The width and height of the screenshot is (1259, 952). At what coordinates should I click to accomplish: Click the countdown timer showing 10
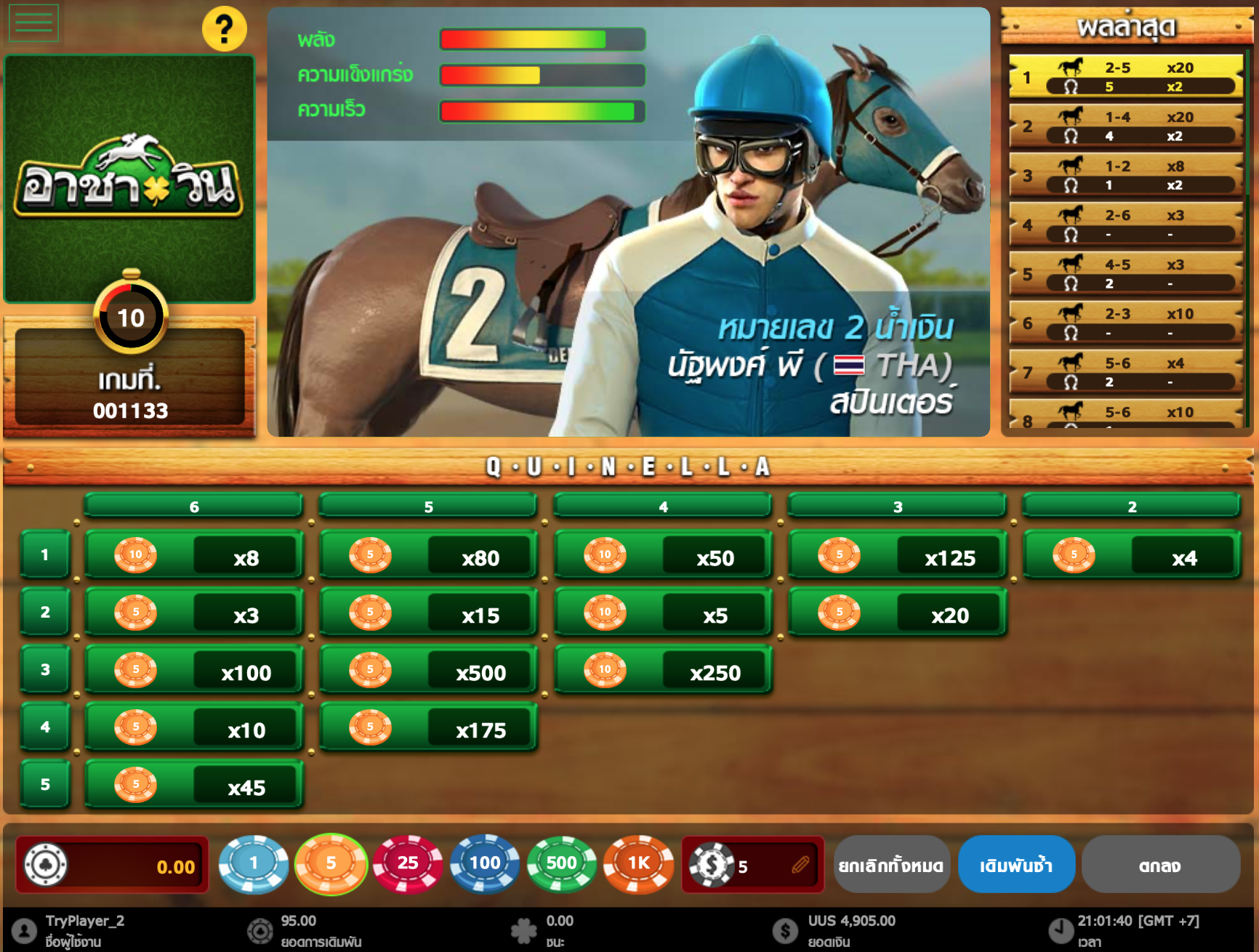(131, 318)
